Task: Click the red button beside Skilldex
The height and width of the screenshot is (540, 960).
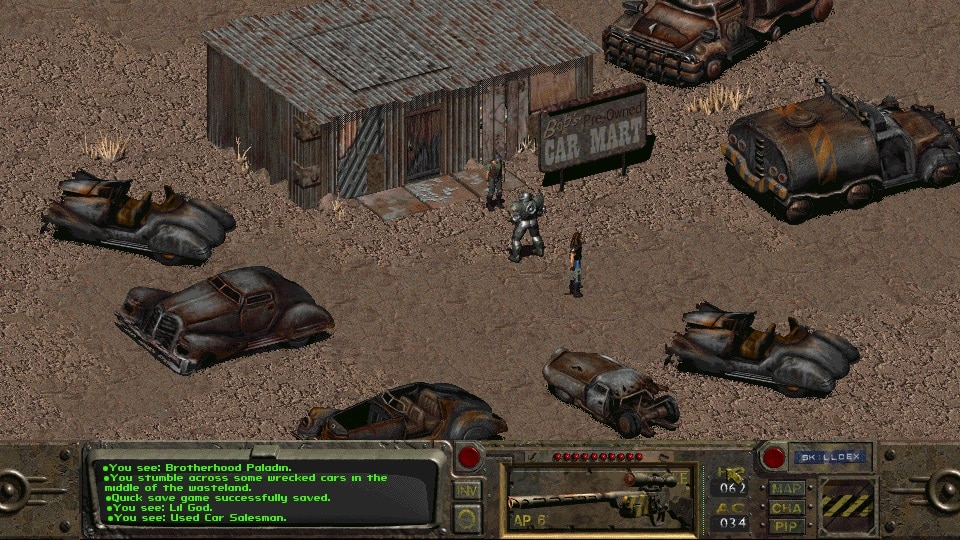Action: [x=771, y=458]
